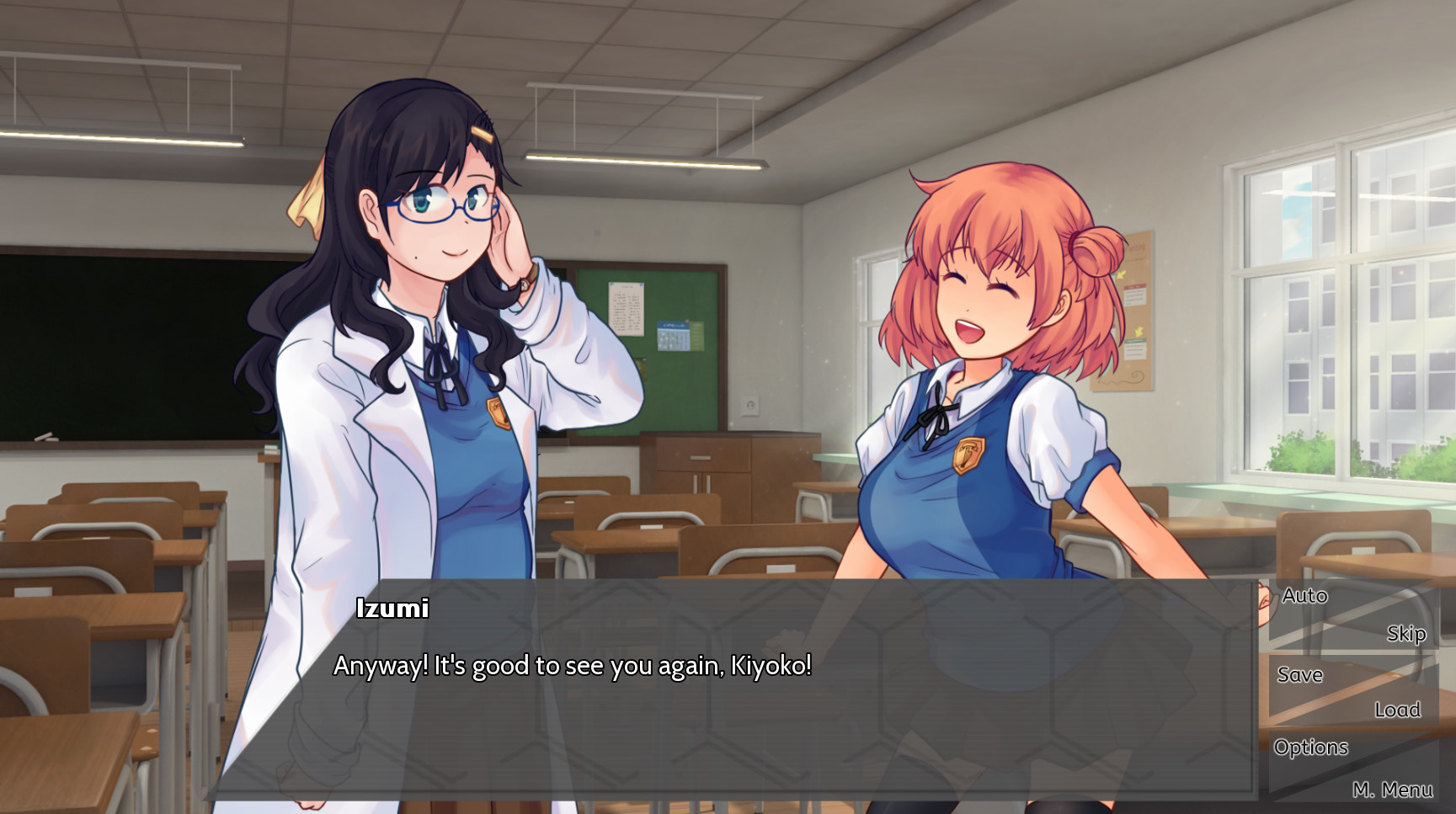Activate the Skip button

1405,633
